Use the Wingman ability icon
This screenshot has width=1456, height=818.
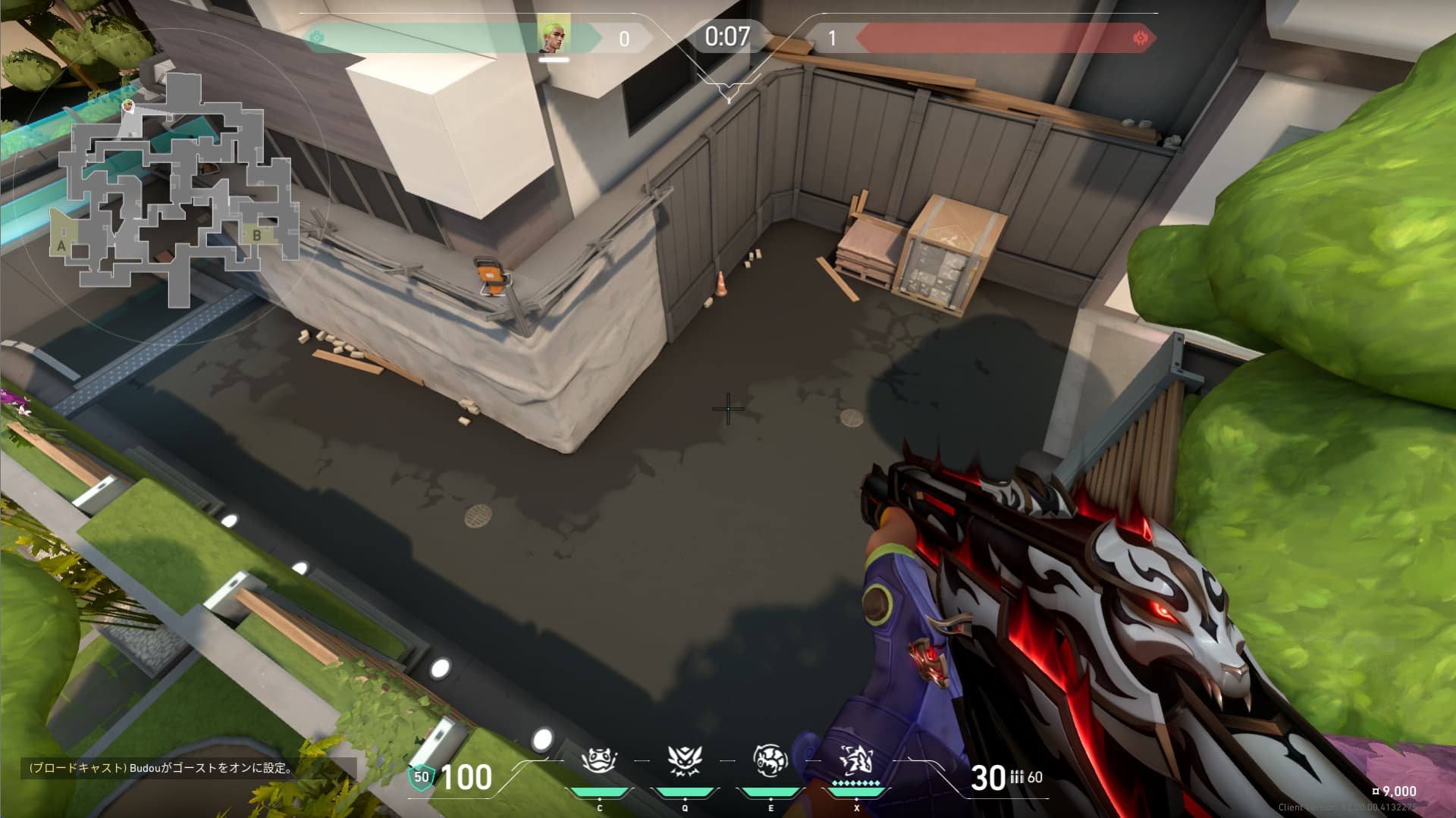click(685, 760)
